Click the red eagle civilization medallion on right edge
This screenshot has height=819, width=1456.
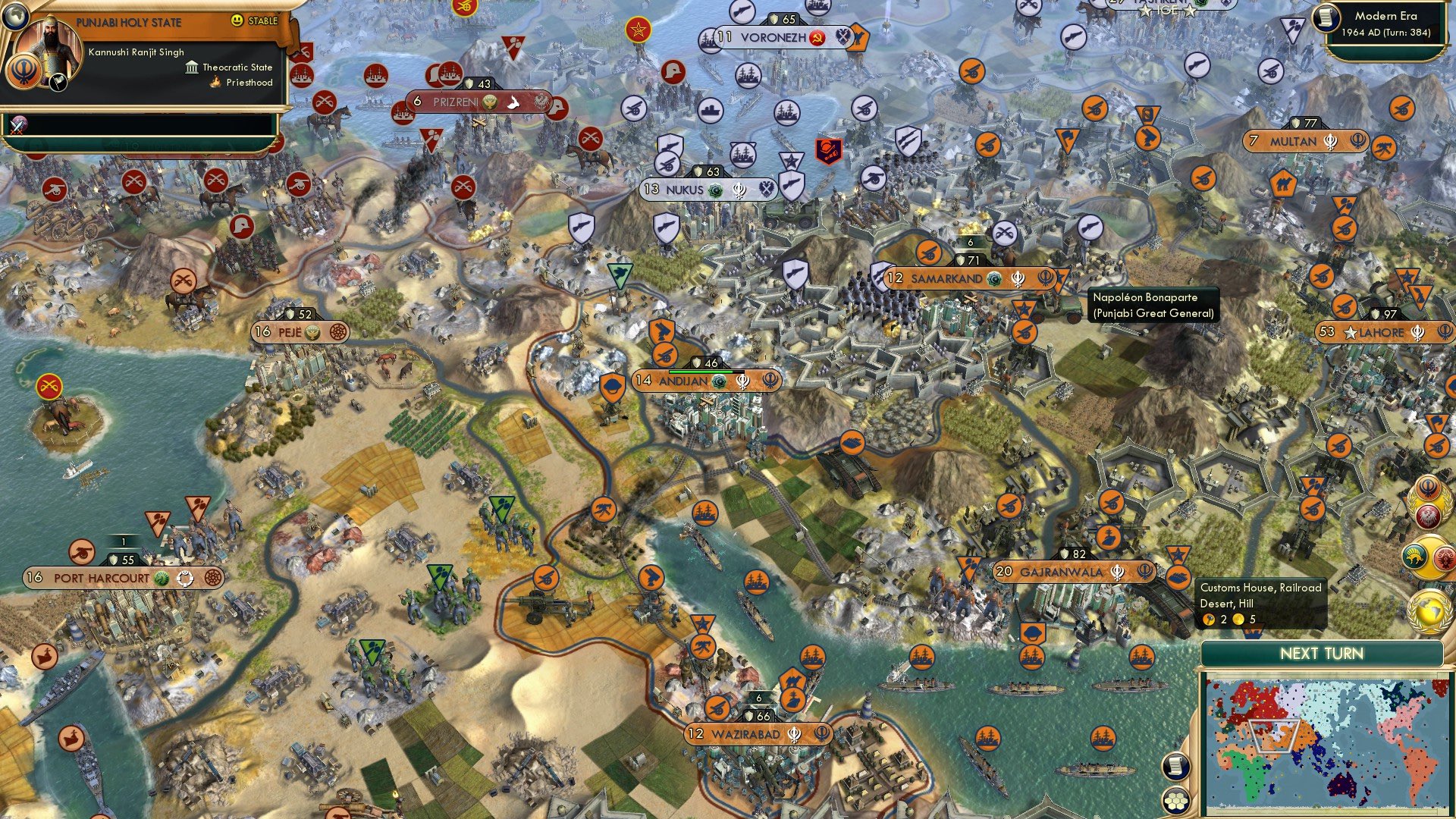tap(1429, 515)
